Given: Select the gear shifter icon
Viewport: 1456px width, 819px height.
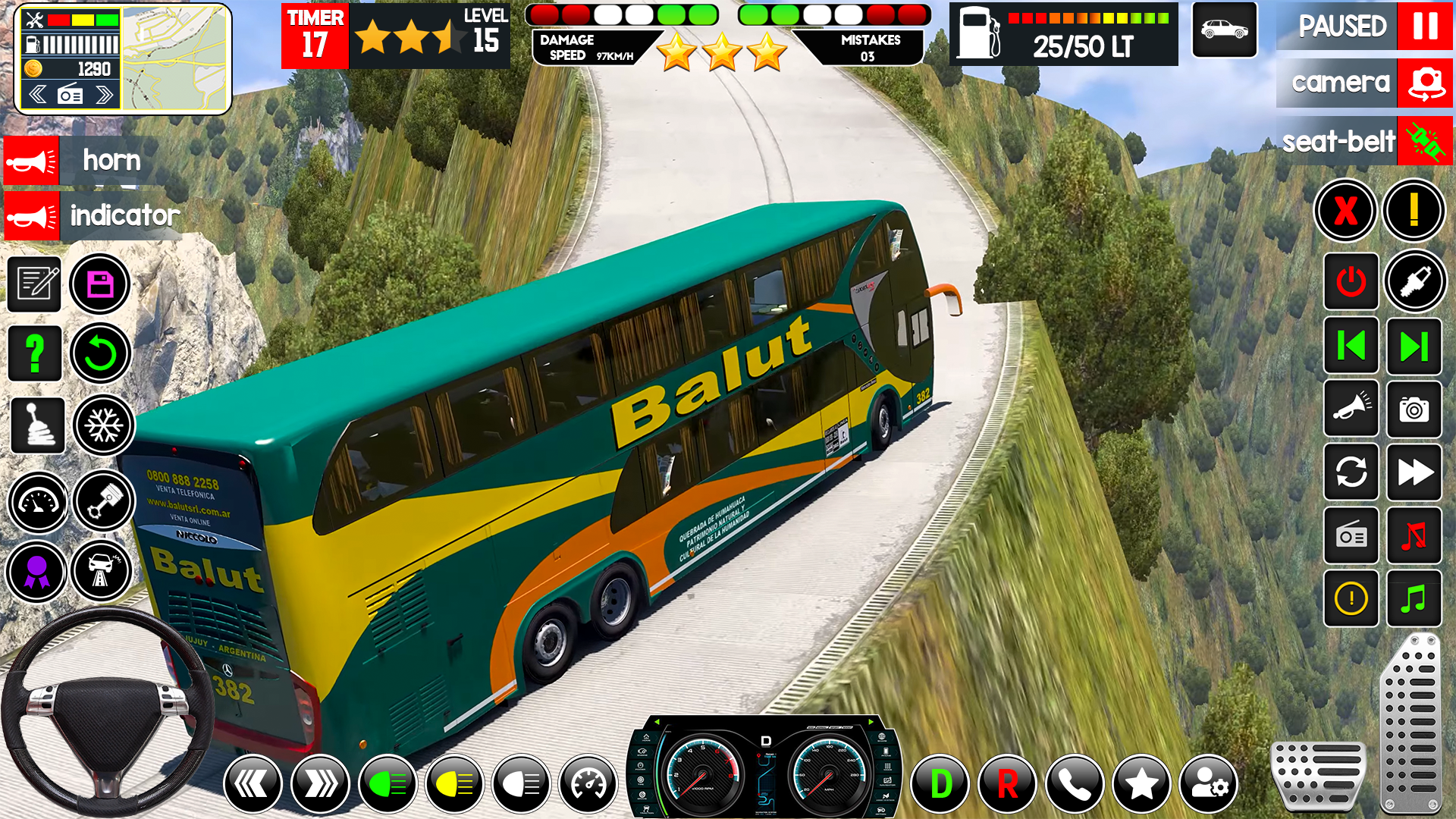Looking at the screenshot, I should click(x=38, y=425).
